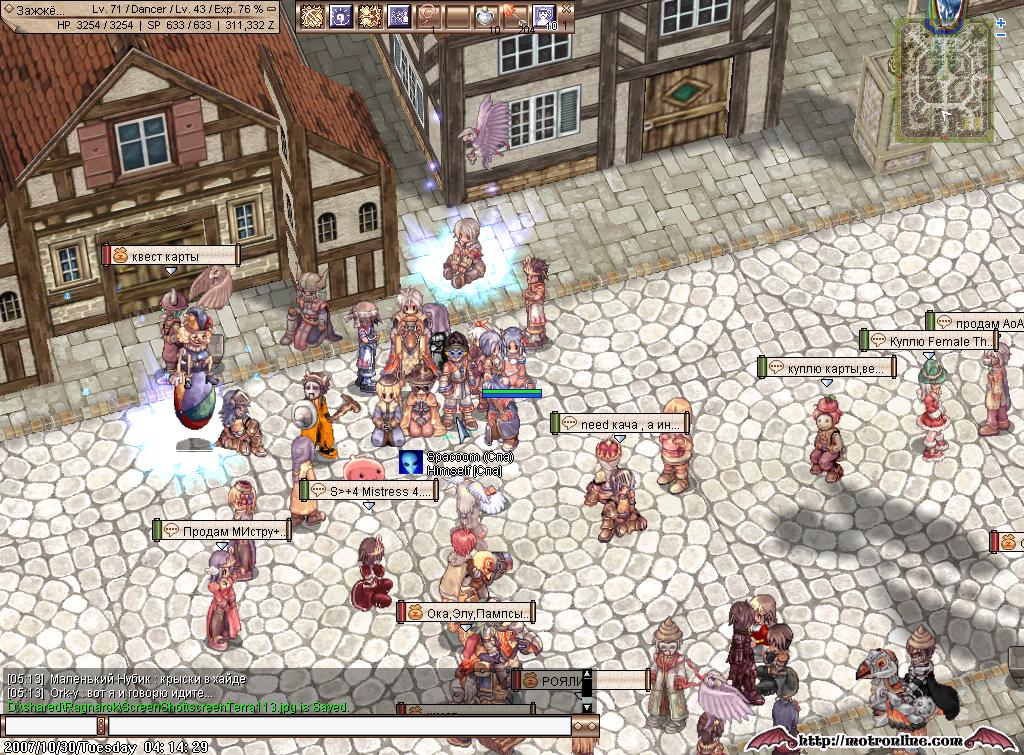Open the "квест карты" vending shop sign
Viewport: 1024px width, 755px height.
(172, 256)
